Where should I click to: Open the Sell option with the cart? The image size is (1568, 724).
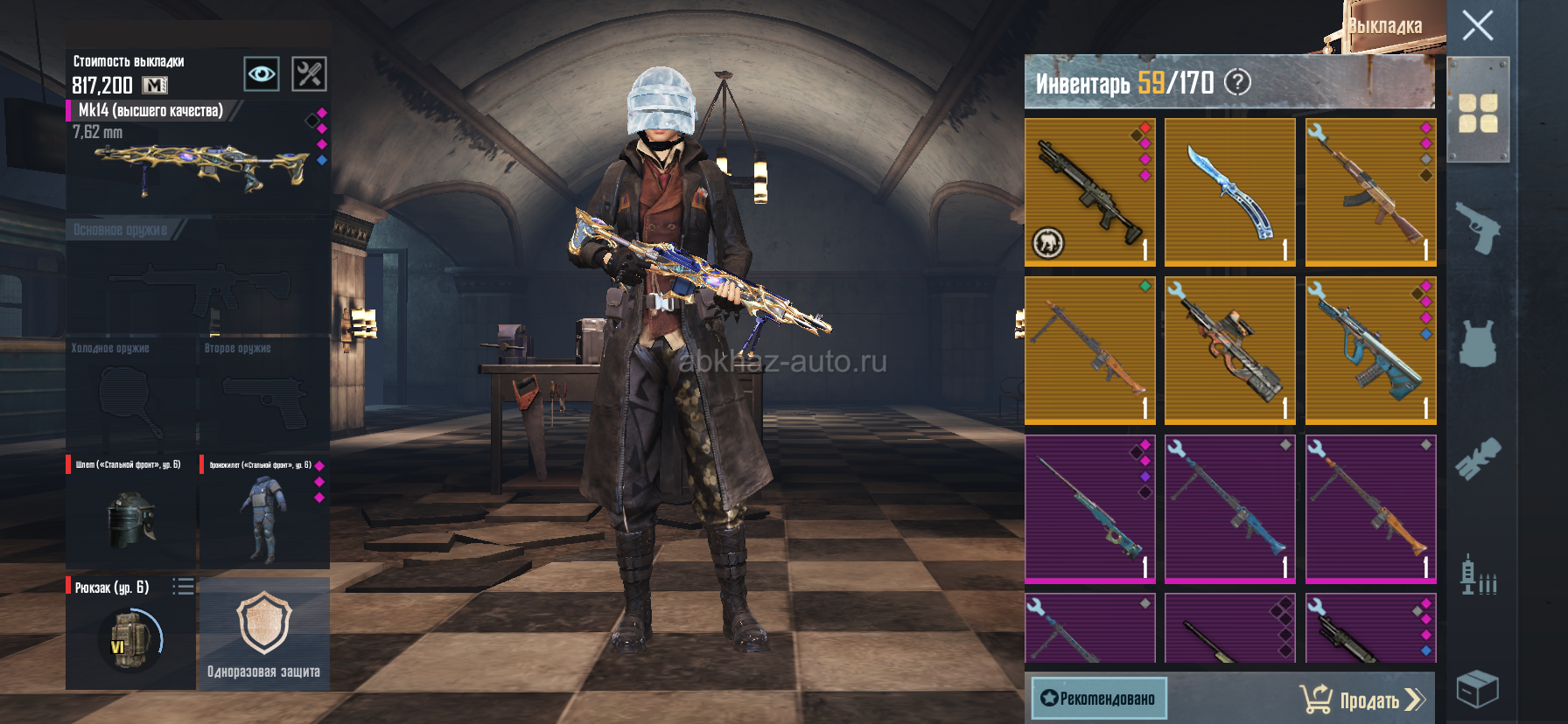pyautogui.click(x=1362, y=700)
